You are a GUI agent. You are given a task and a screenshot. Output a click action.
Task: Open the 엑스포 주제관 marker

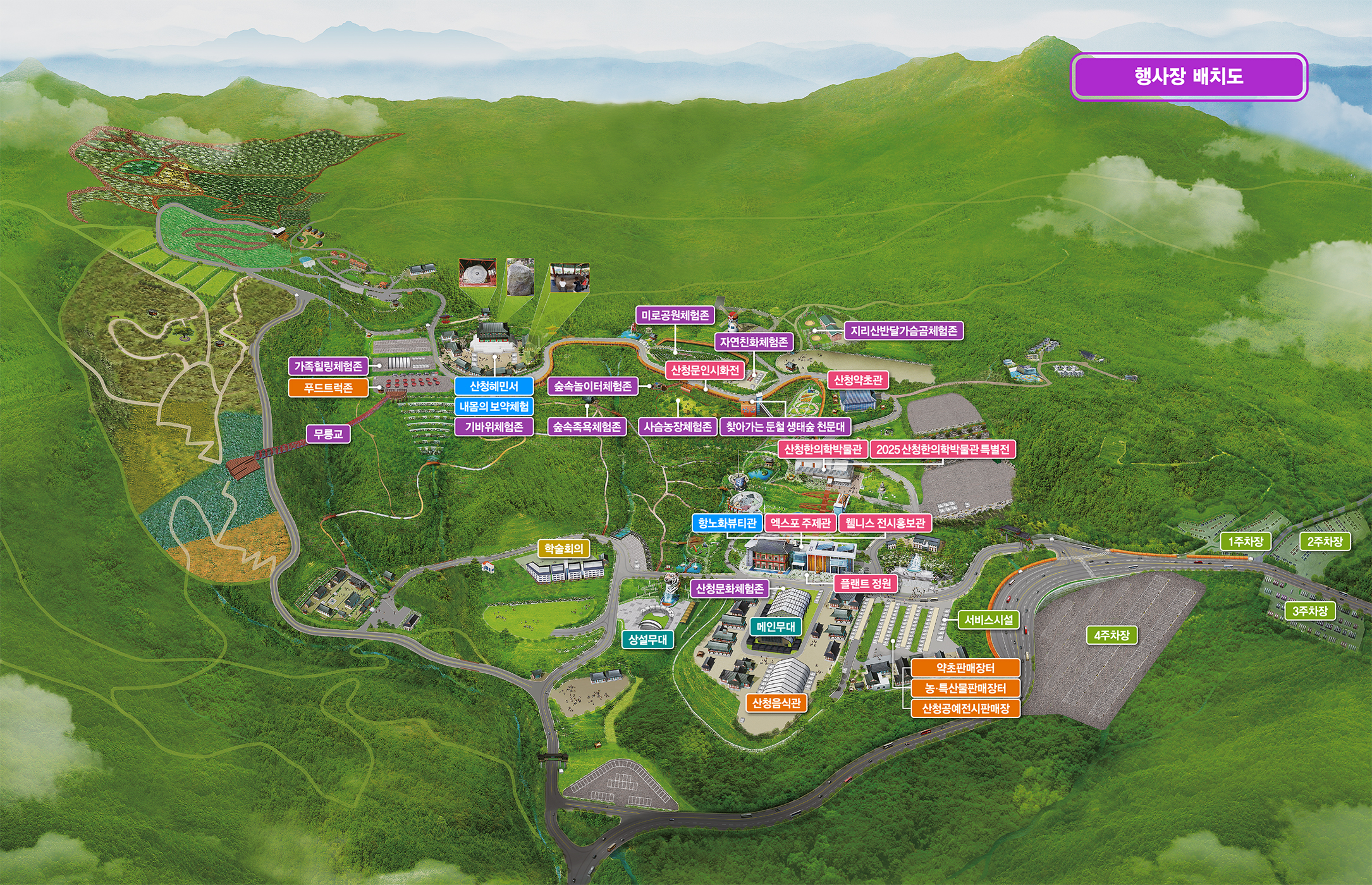click(x=800, y=523)
